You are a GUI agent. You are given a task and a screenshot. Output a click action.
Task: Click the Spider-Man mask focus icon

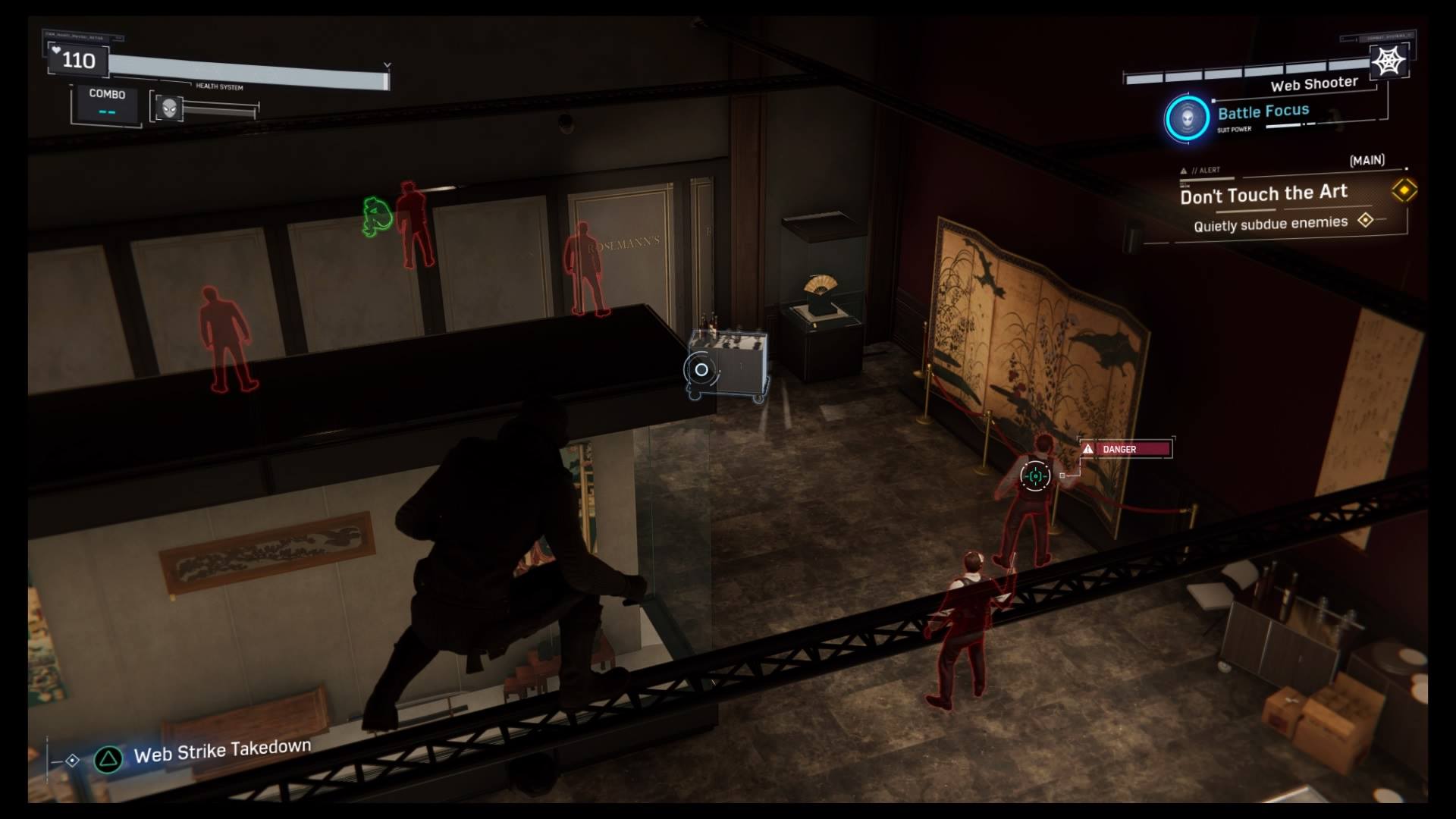pyautogui.click(x=169, y=108)
